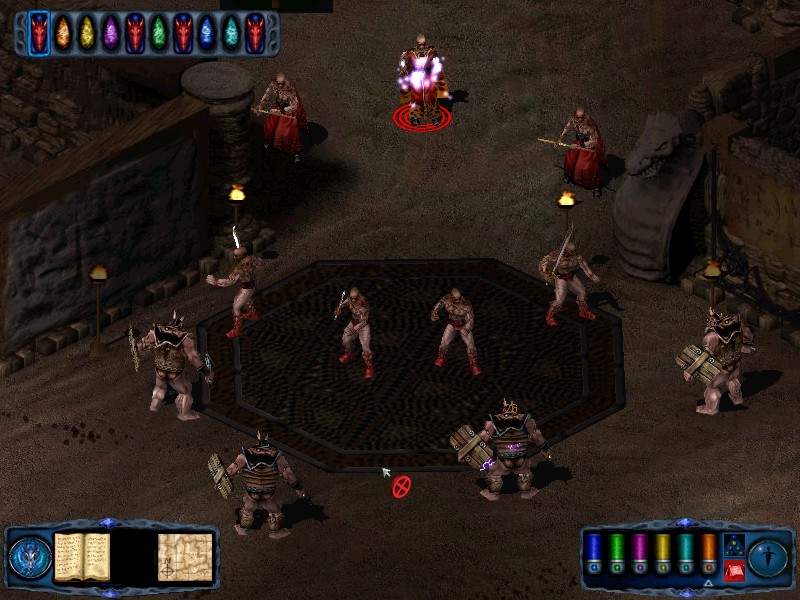Open the character silhouette orb
The image size is (800, 600).
tap(767, 556)
